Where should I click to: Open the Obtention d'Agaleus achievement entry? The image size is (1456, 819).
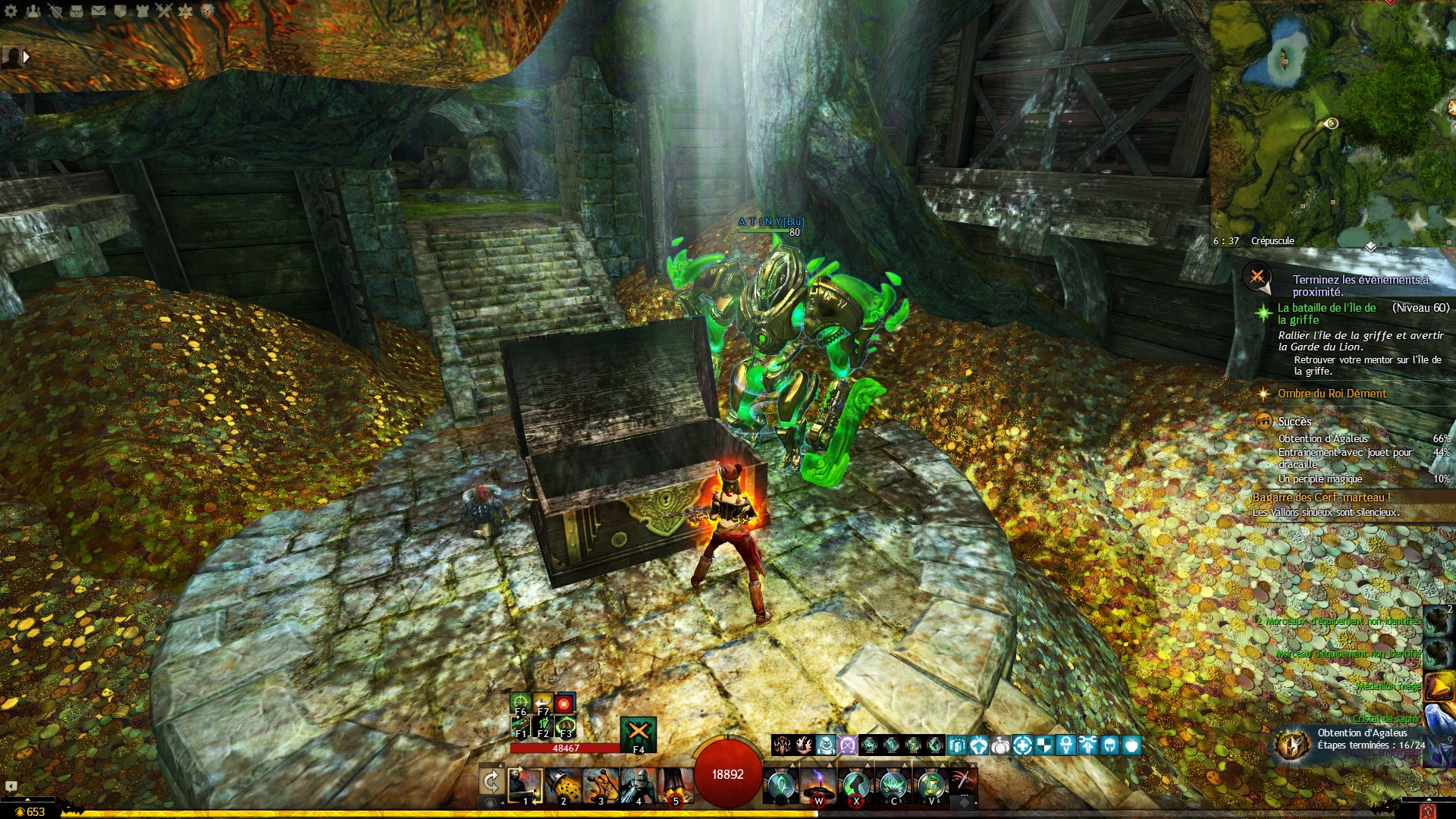click(1323, 439)
